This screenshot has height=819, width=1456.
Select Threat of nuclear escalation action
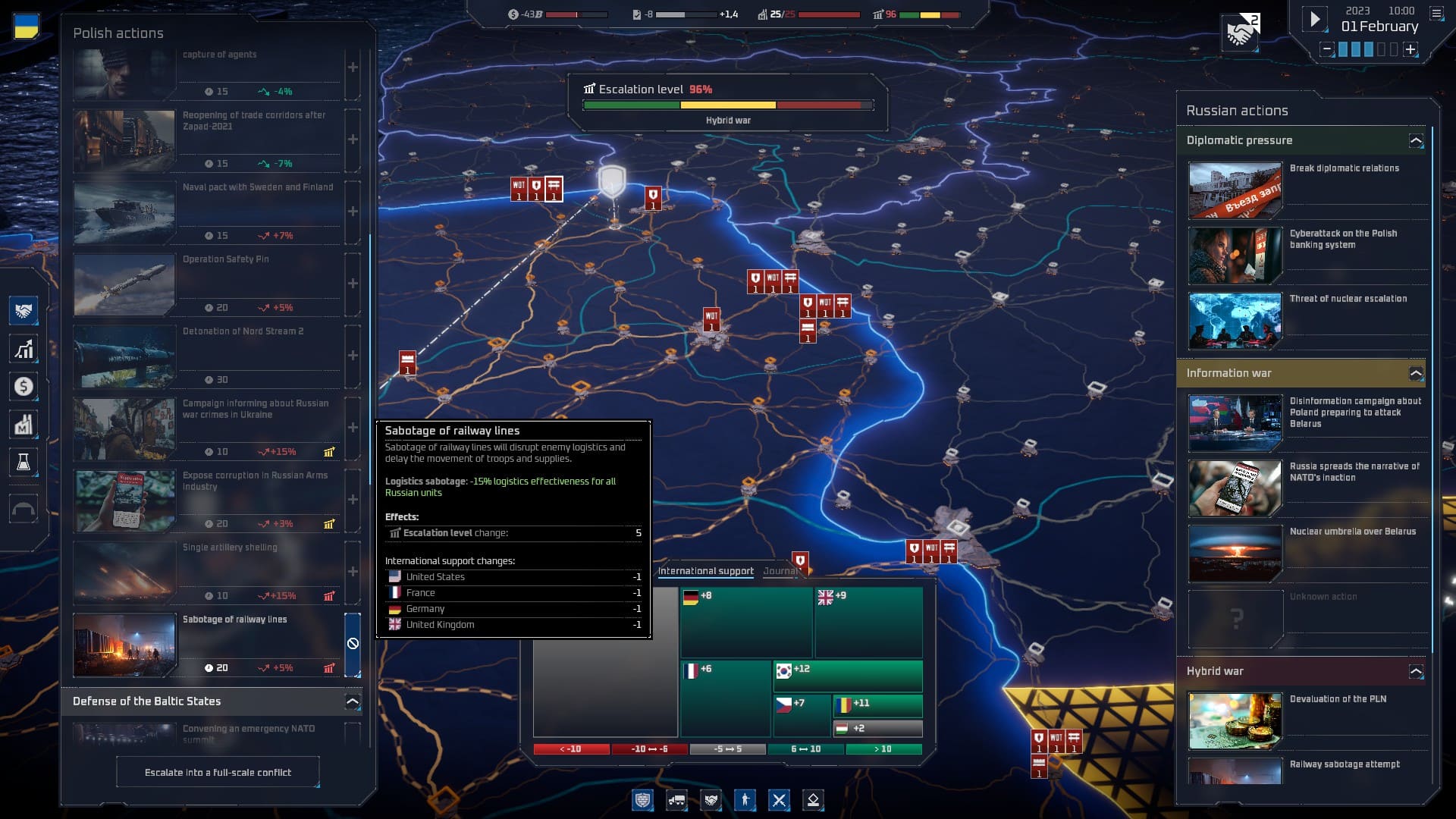(1307, 318)
